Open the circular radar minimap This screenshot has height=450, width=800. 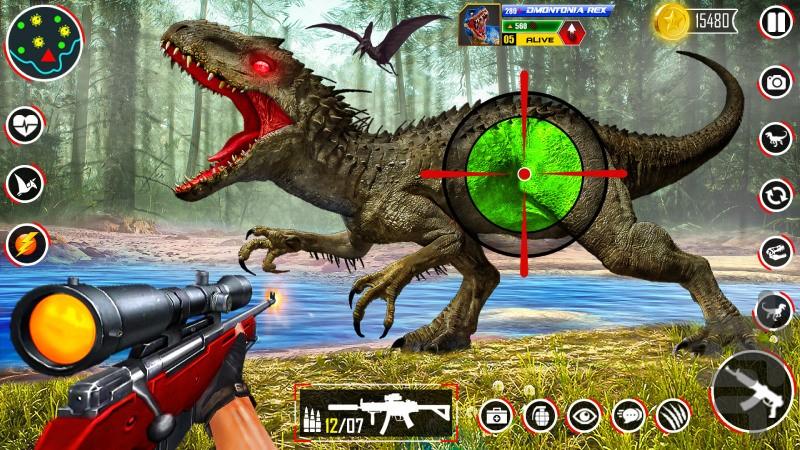(x=44, y=43)
